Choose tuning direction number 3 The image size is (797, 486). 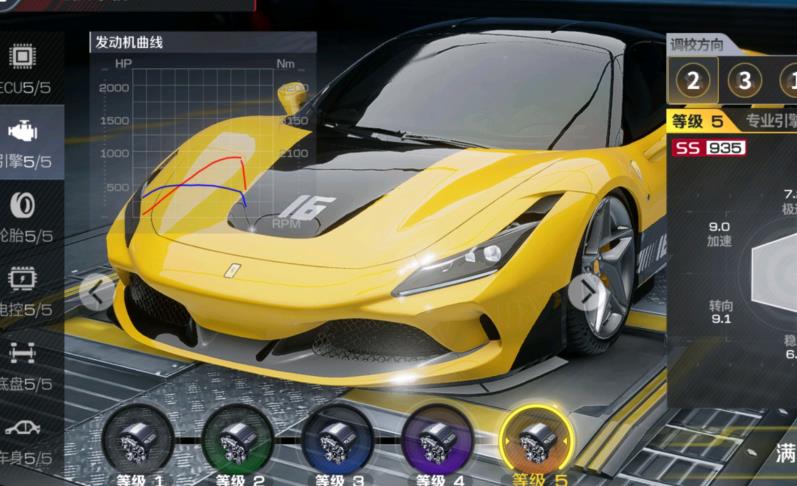744,81
